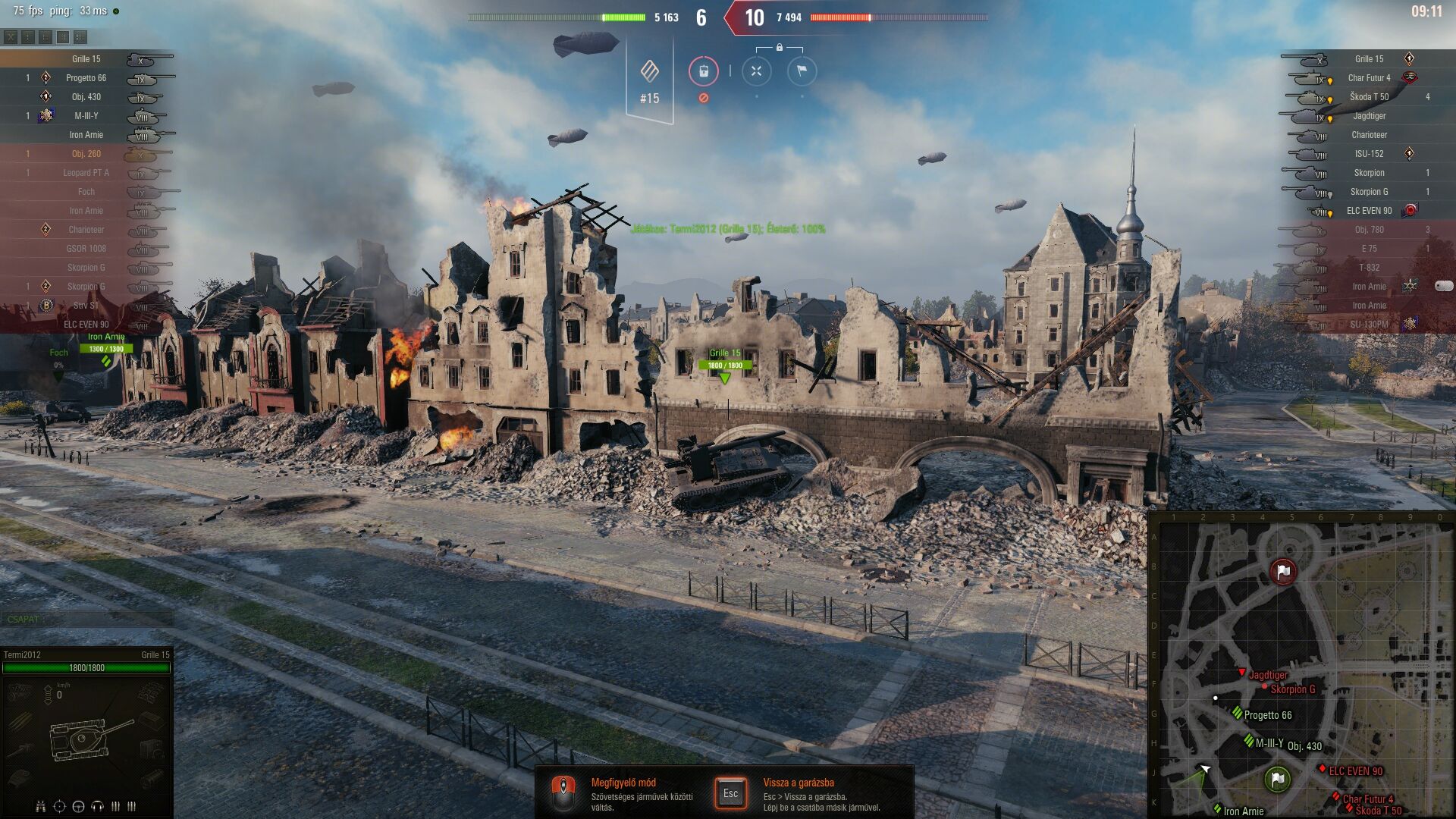Select the SU-130PM enemy list row
Image resolution: width=1456 pixels, height=819 pixels.
tap(1369, 325)
